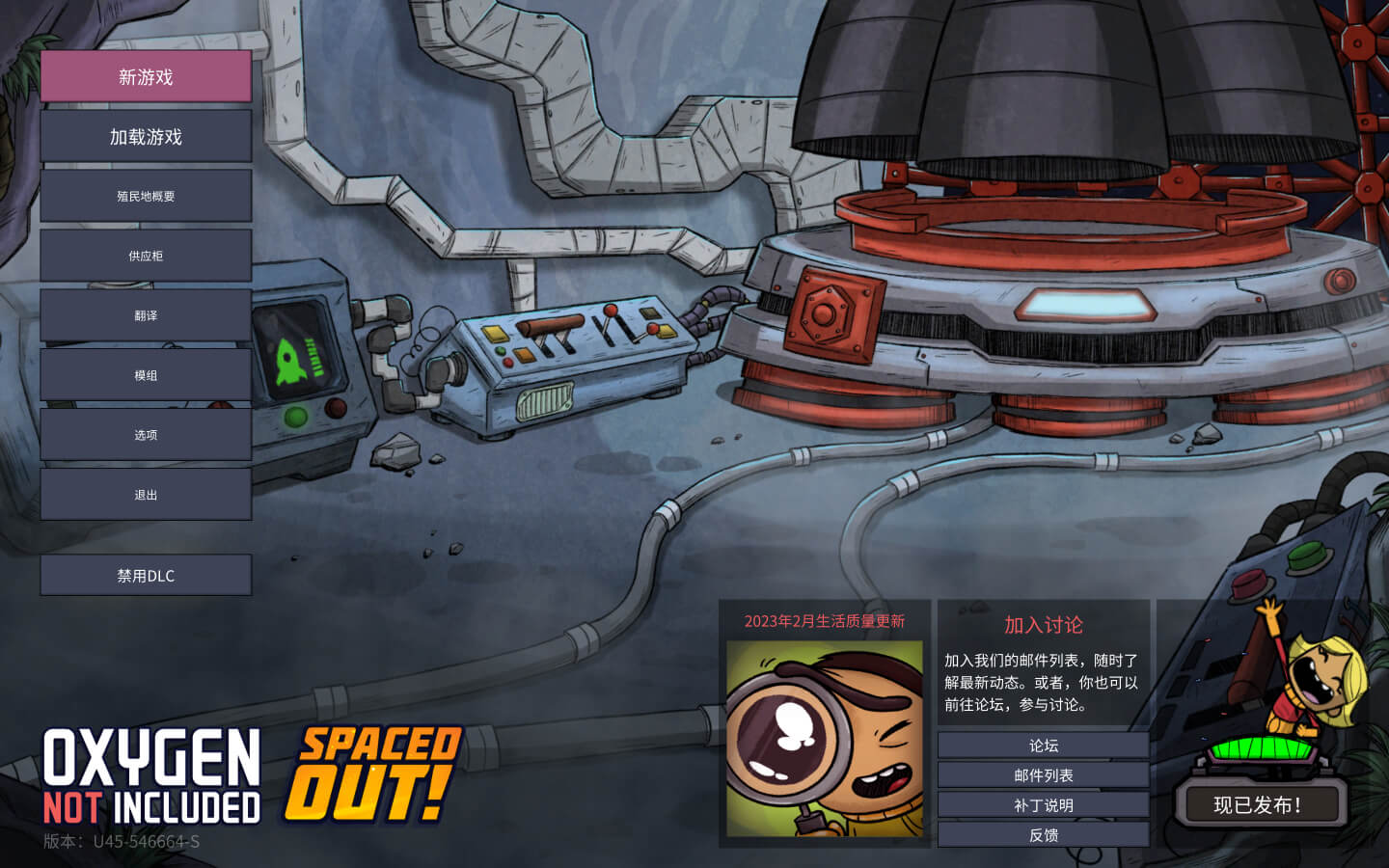
Task: Open the 选项 settings screen
Action: point(145,434)
